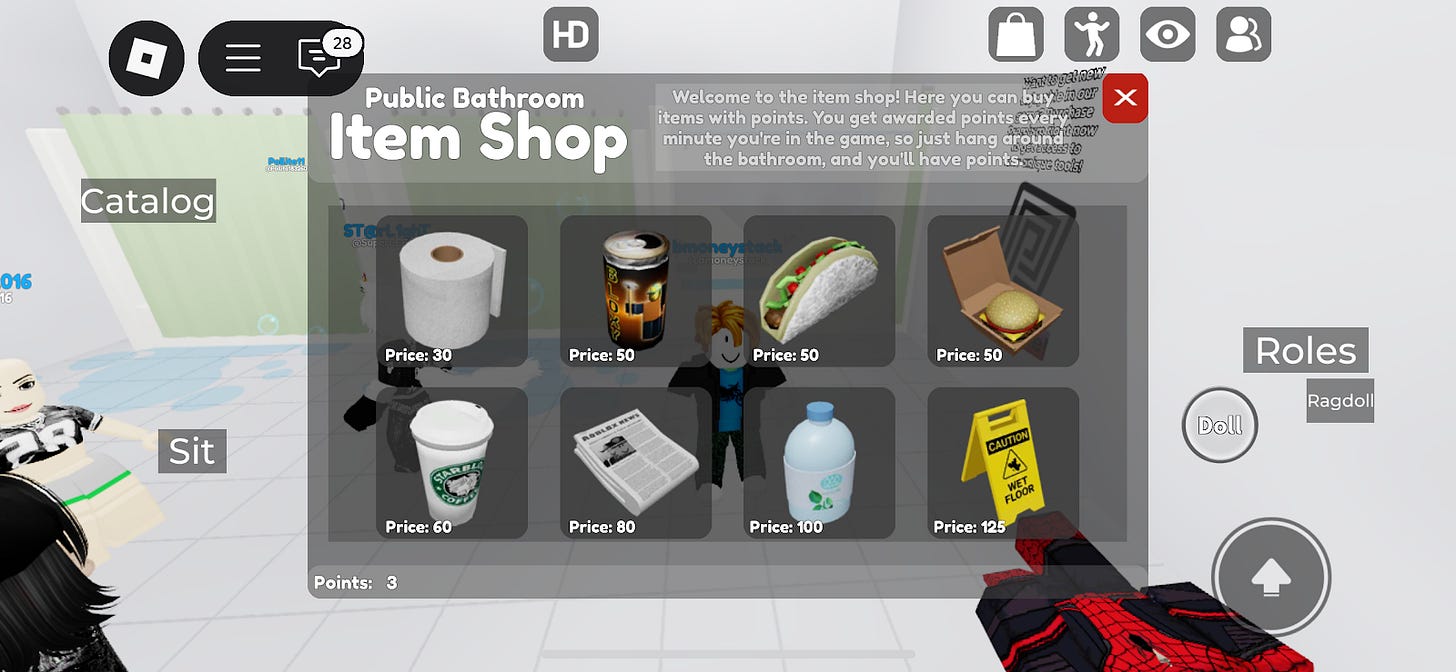1456x672 pixels.
Task: Buy the toilet paper roll for 30
Action: coord(452,291)
